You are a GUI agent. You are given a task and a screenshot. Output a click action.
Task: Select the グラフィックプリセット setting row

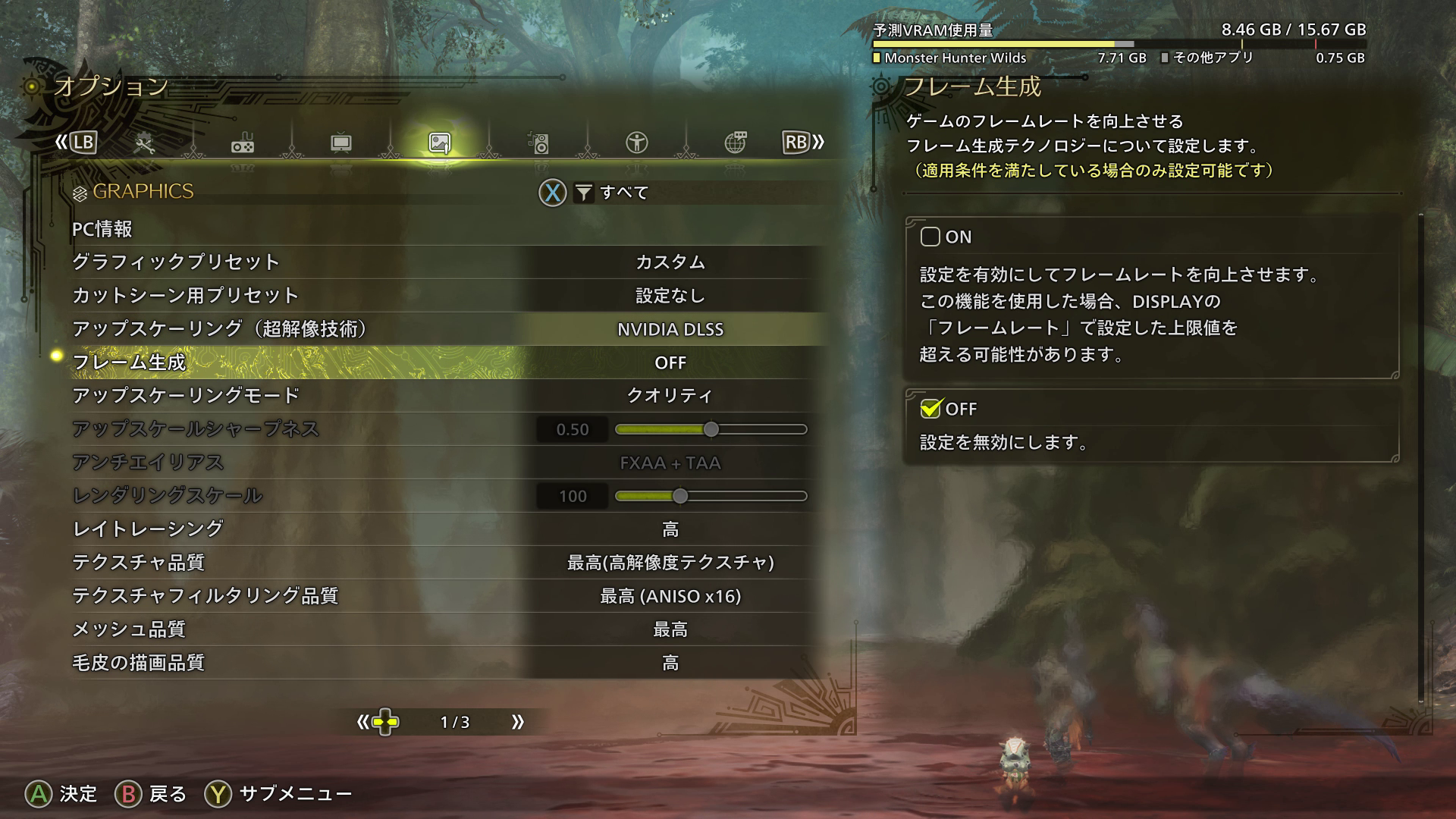point(447,262)
